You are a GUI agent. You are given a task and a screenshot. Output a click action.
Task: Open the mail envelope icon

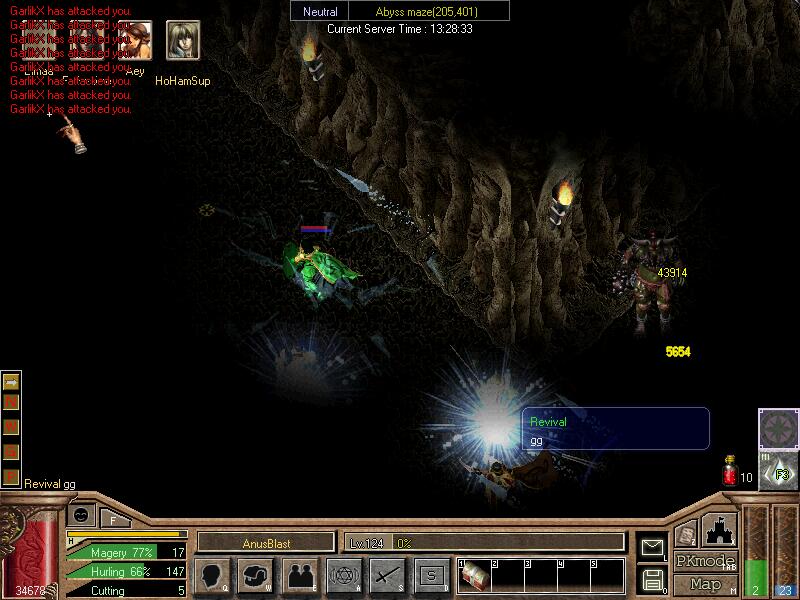click(652, 547)
